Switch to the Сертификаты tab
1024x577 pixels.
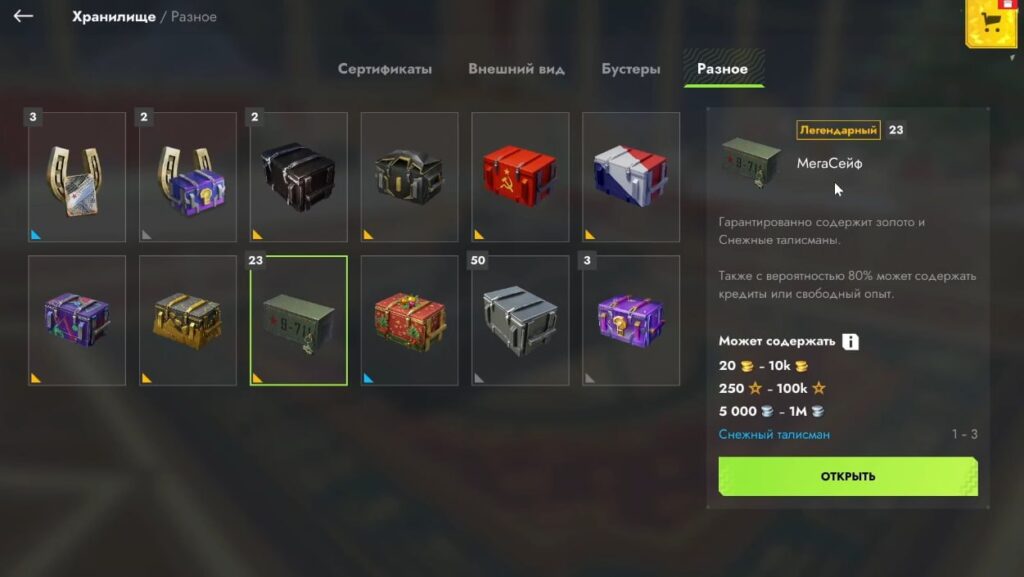(x=385, y=69)
